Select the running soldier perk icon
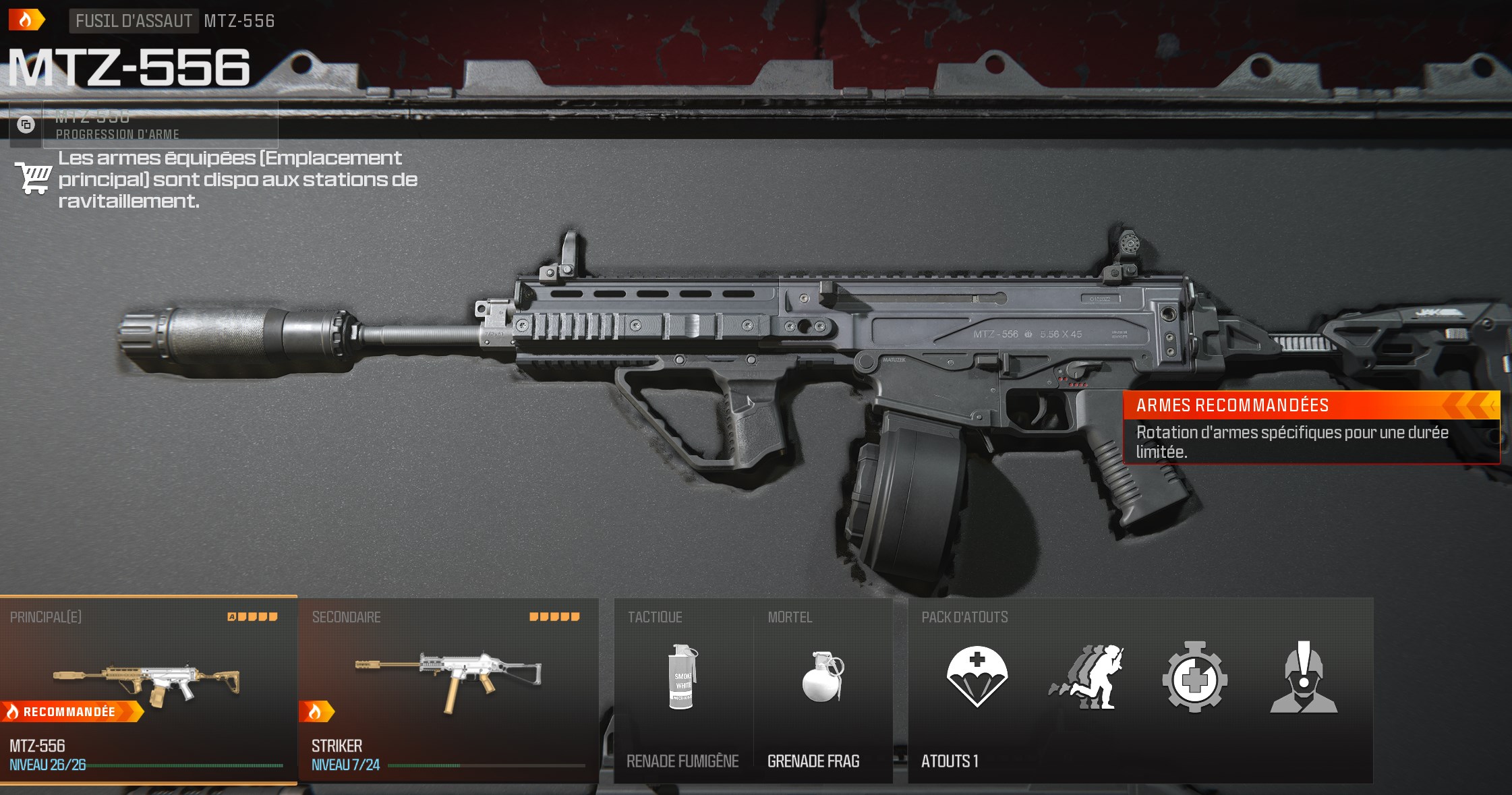 click(x=1085, y=678)
